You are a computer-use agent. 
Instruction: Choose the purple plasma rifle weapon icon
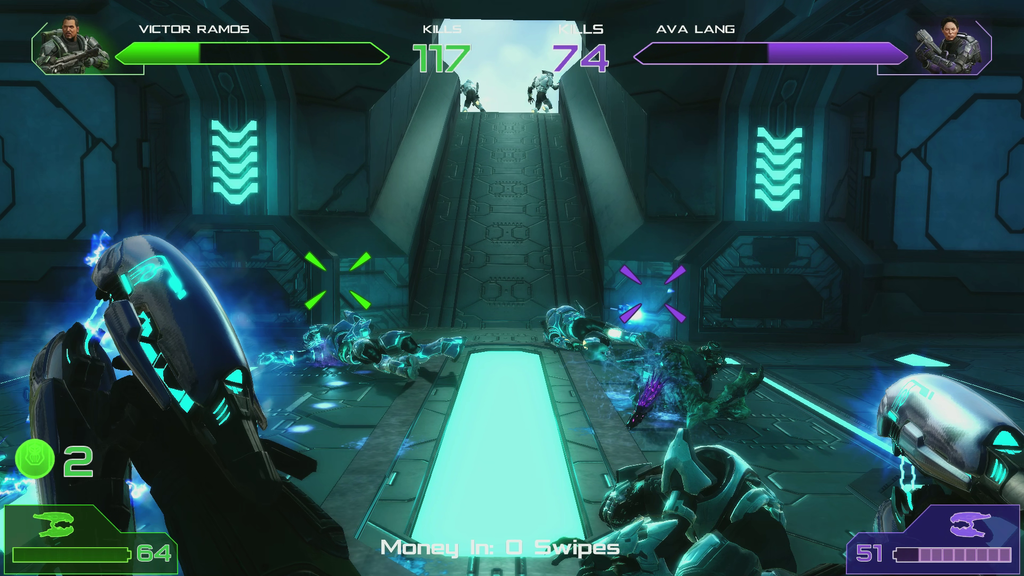click(x=967, y=524)
